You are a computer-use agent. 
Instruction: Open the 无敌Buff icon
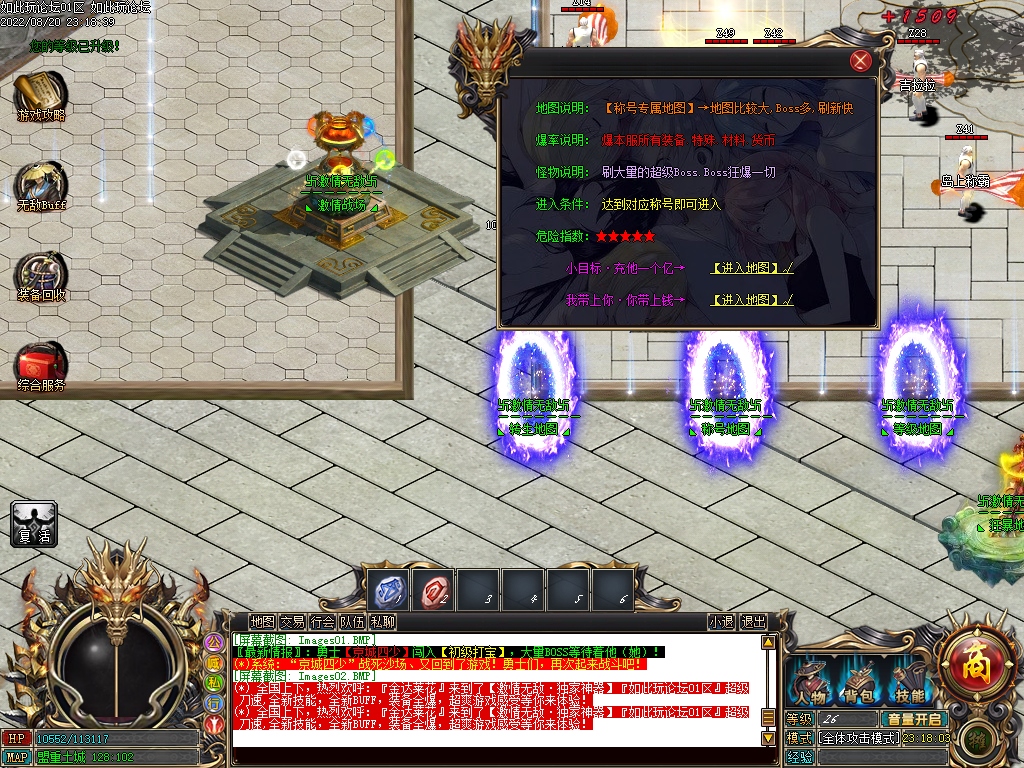coord(41,184)
